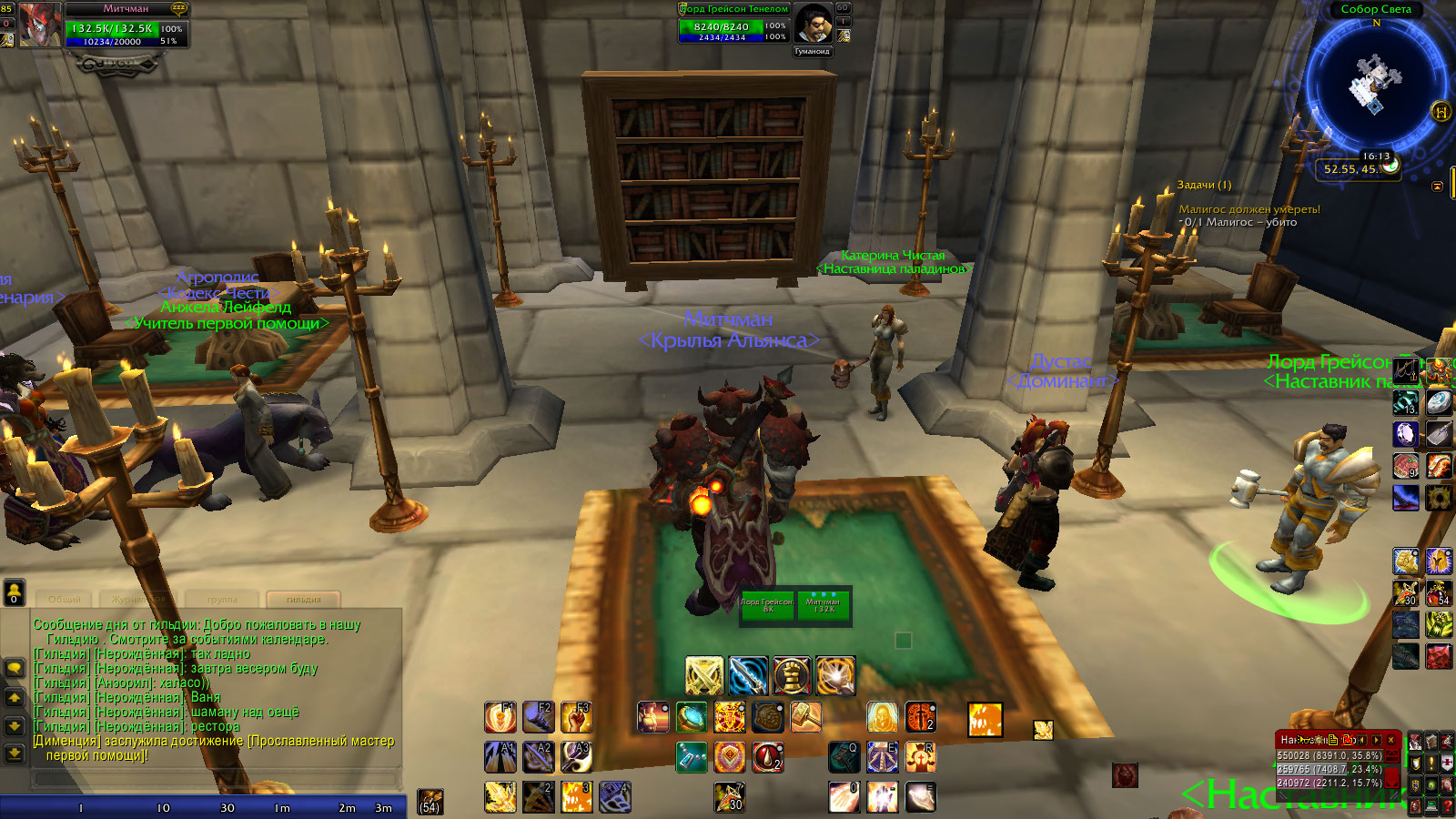Open the social friends button above chat

[x=15, y=592]
